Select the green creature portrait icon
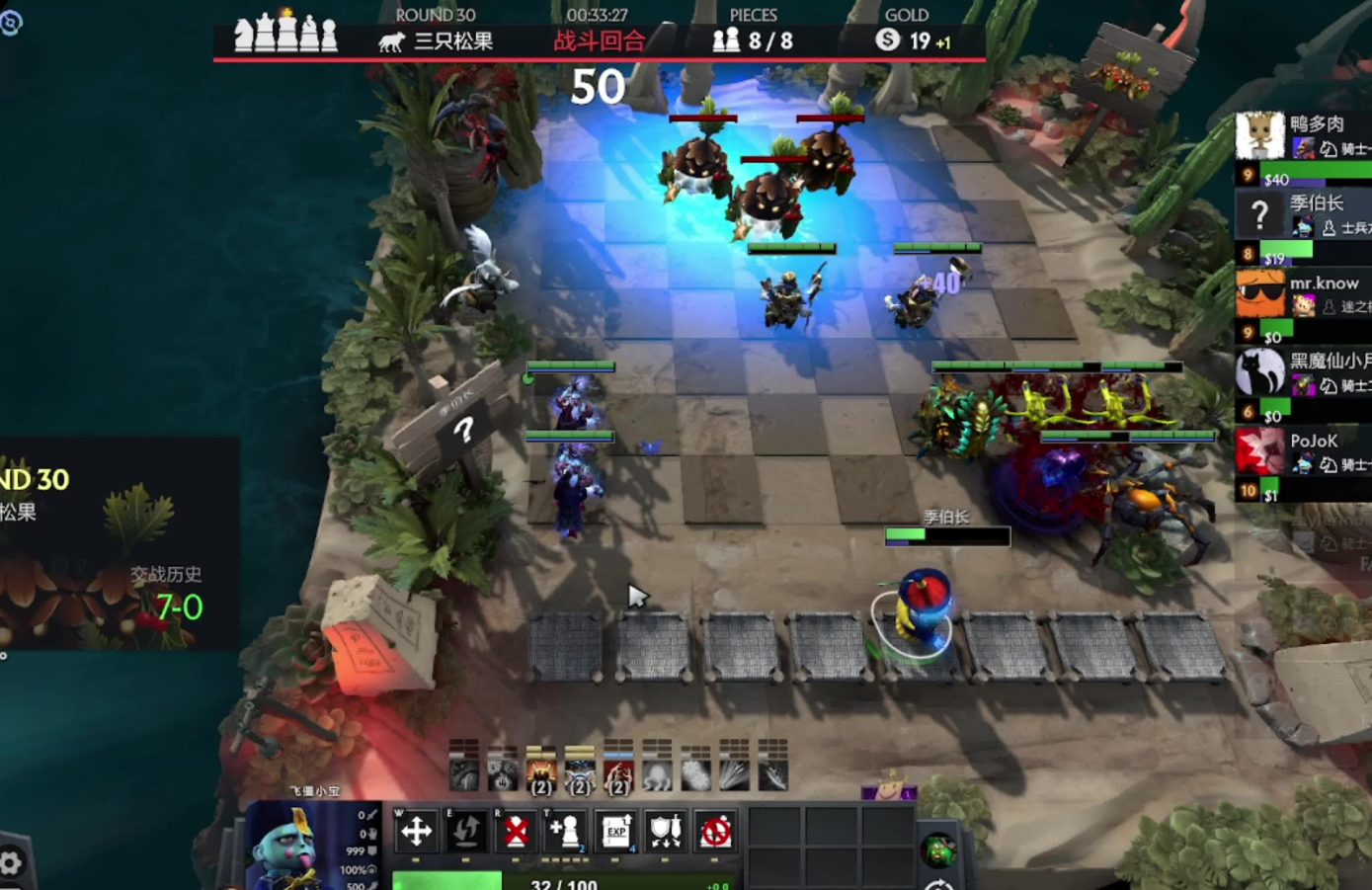 pyautogui.click(x=938, y=850)
